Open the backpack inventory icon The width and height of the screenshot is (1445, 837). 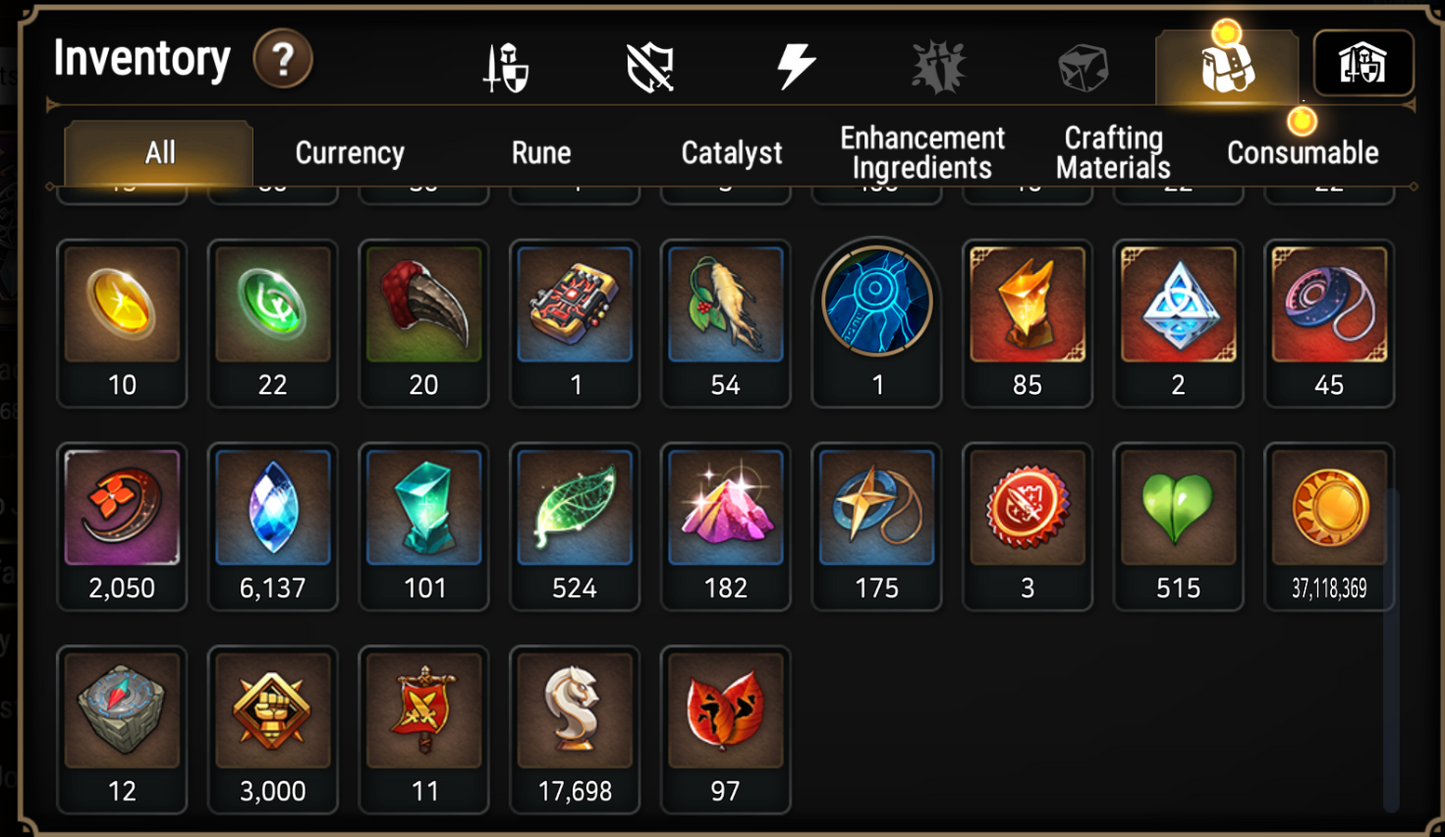1228,63
